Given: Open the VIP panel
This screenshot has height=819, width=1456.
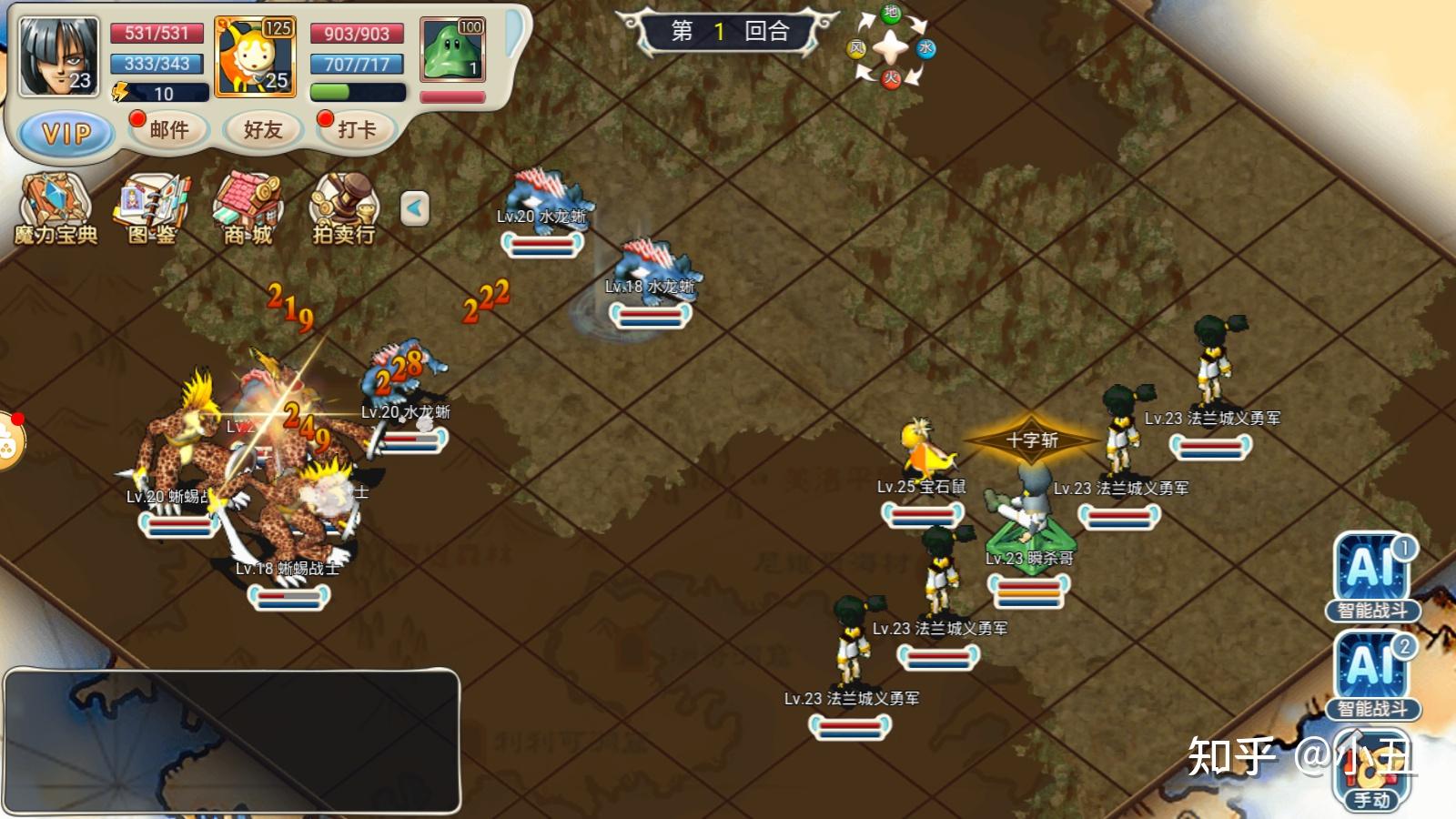Looking at the screenshot, I should (66, 134).
